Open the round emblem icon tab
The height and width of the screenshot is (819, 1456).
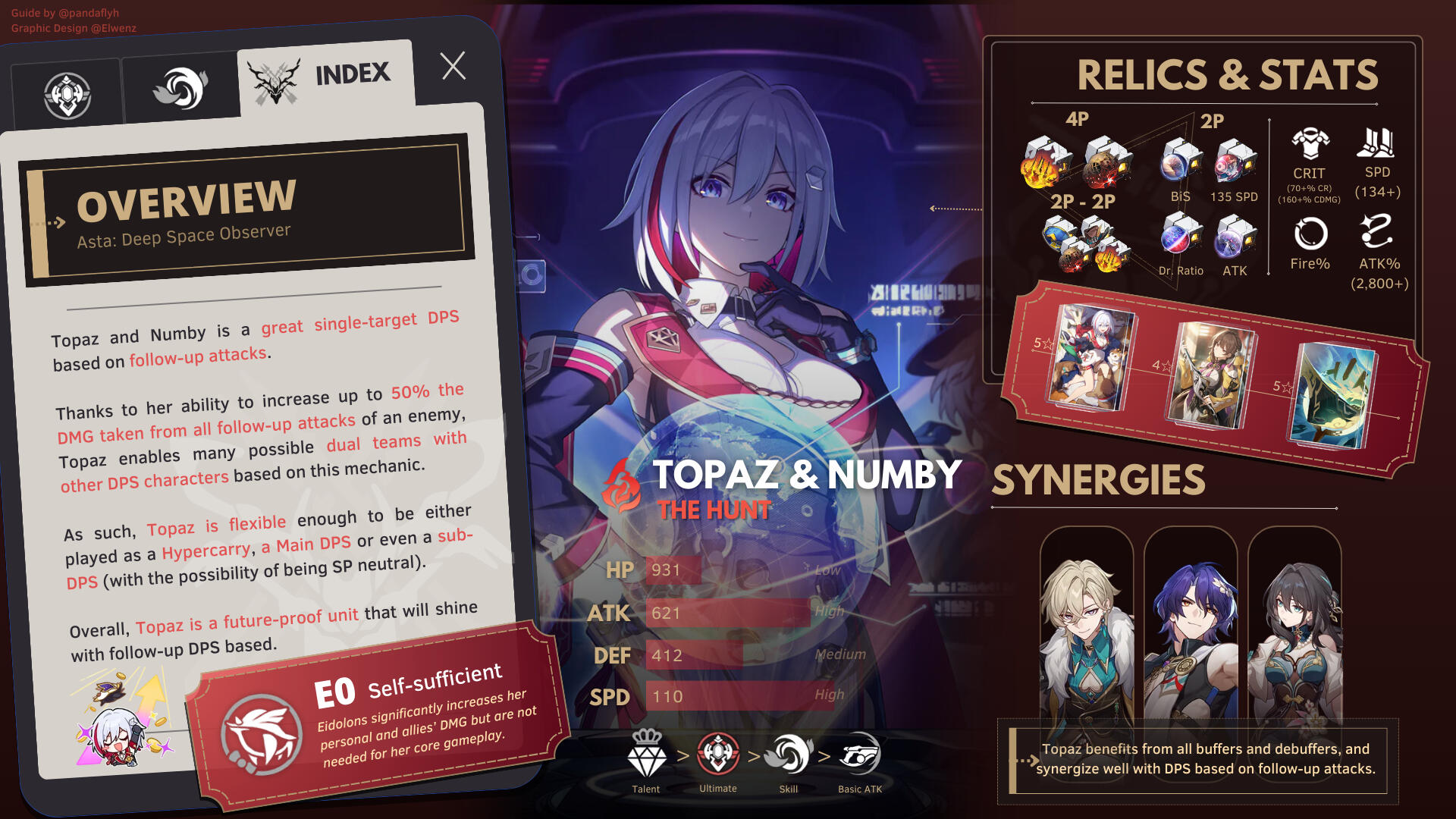coord(67,96)
